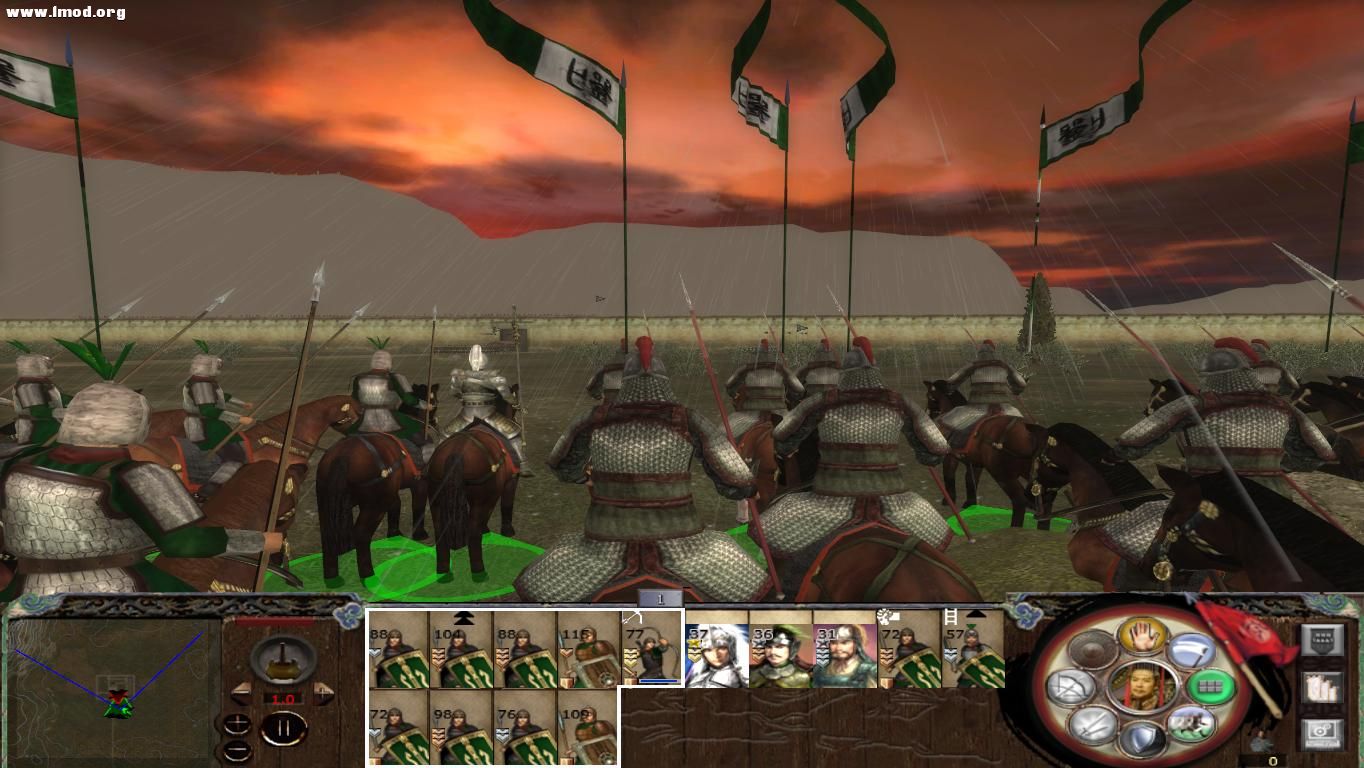Image resolution: width=1364 pixels, height=768 pixels.
Task: Zoom the minimap with the plus button
Action: click(238, 723)
